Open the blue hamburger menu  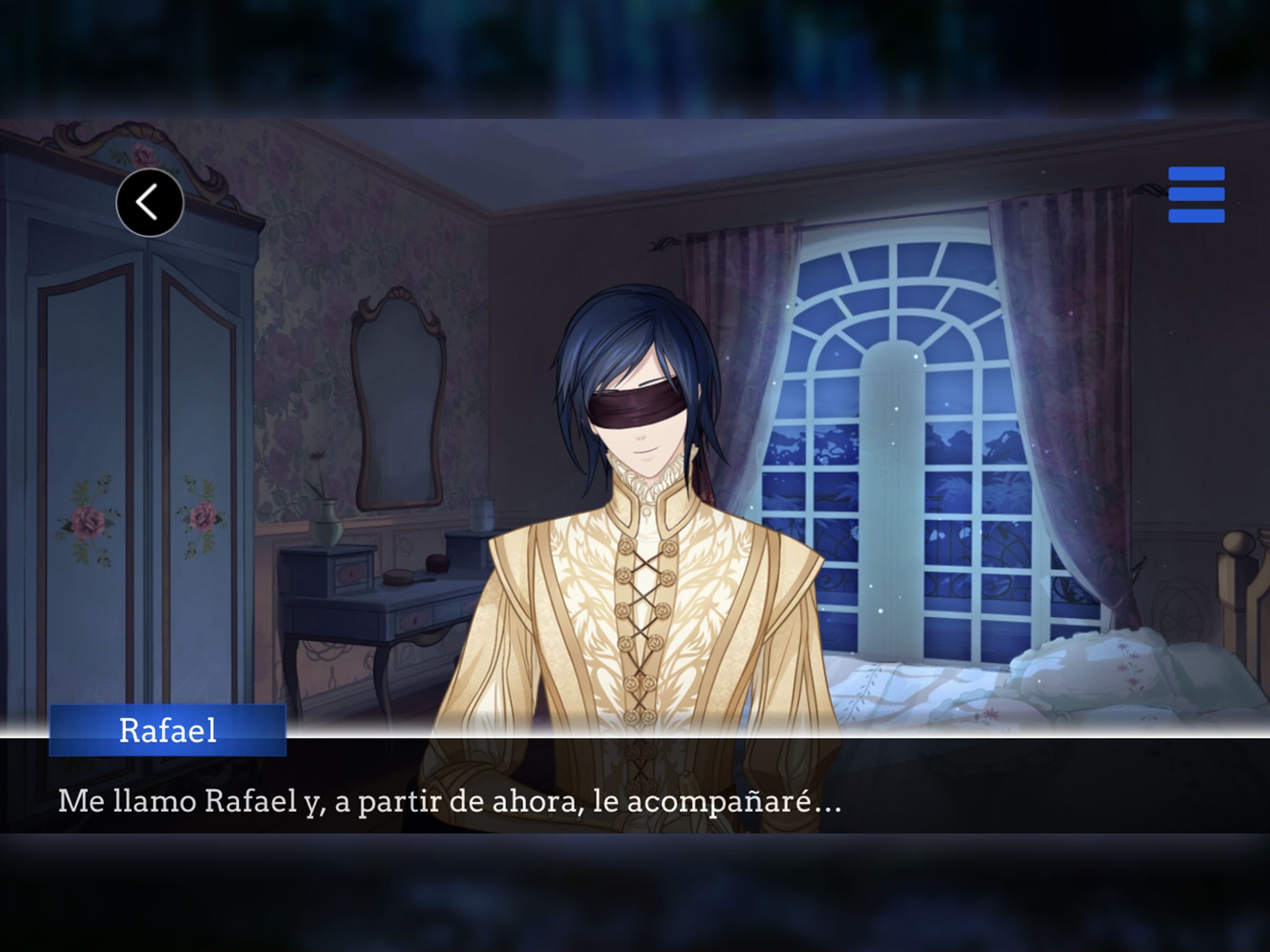pos(1196,195)
